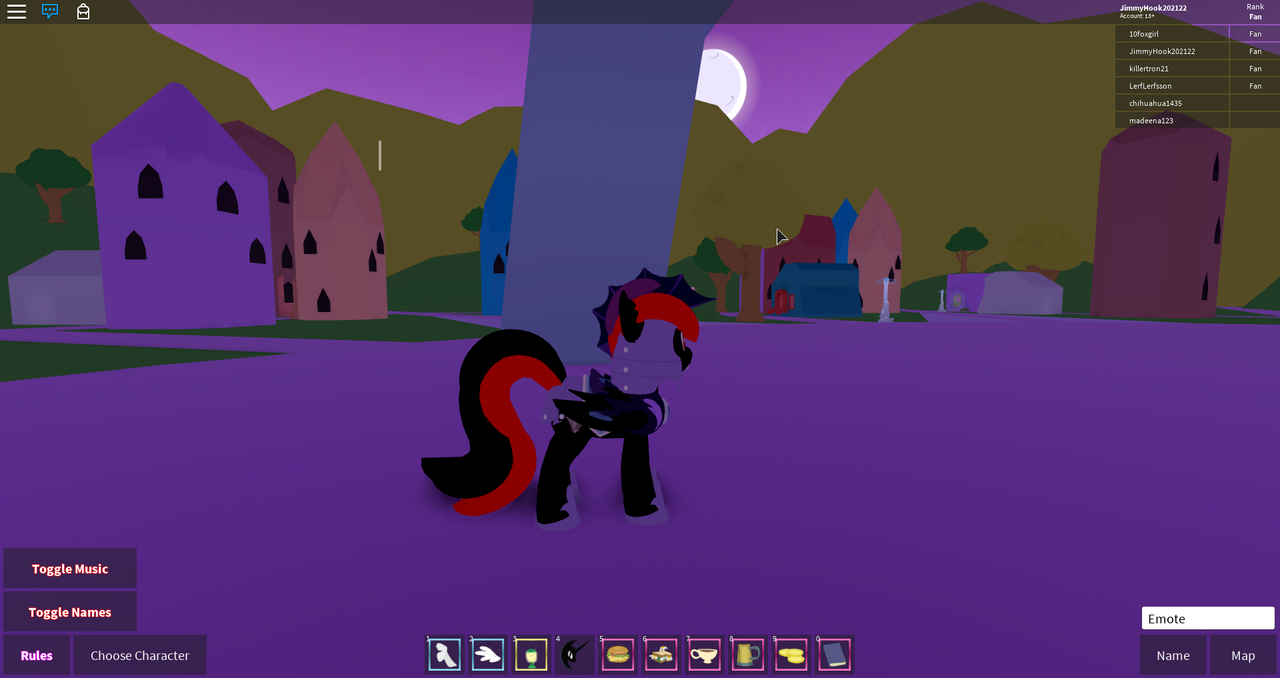Open the Roblox hamburger menu
This screenshot has width=1280, height=678.
tap(17, 12)
